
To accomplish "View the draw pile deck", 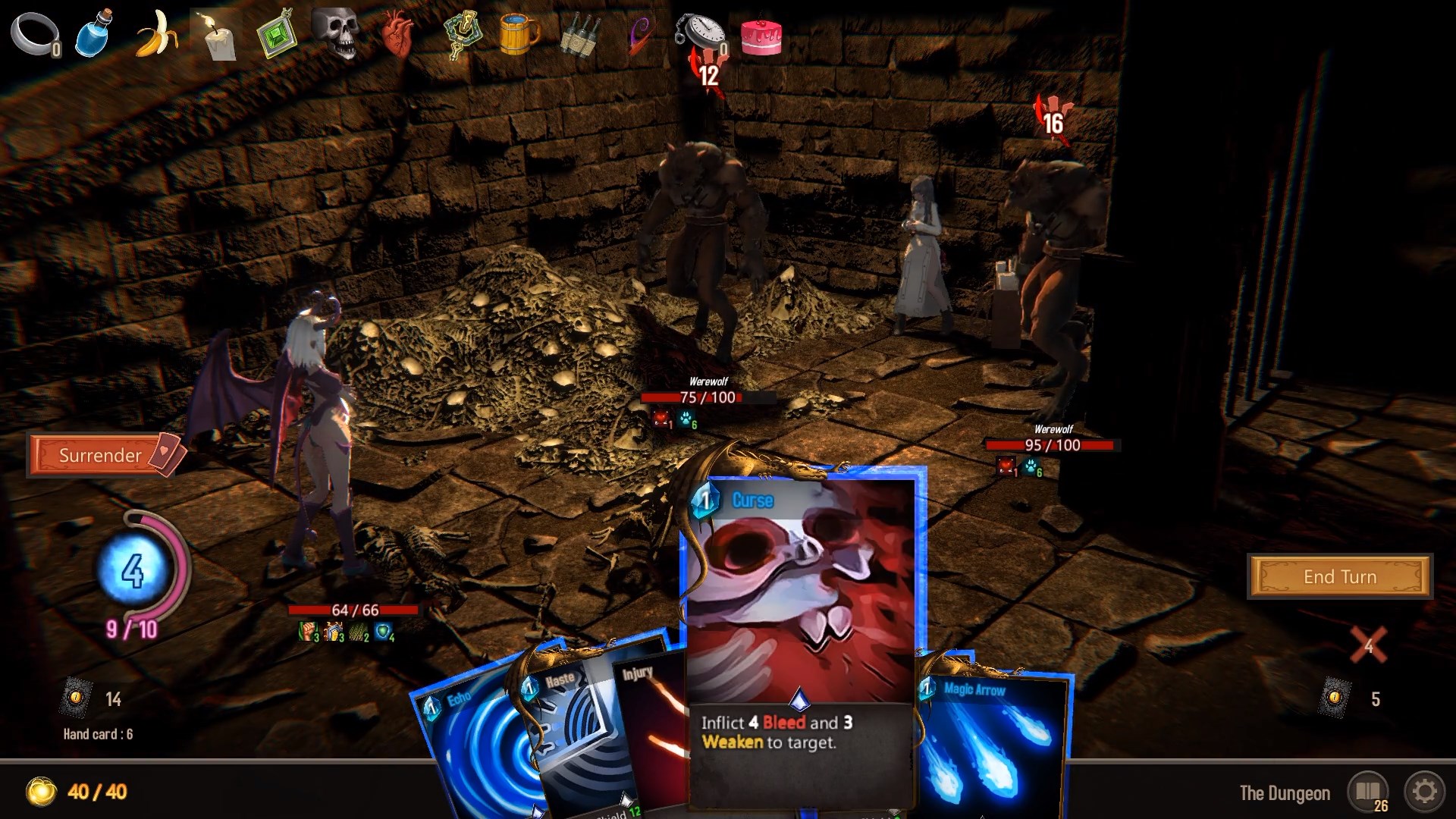I will point(76,698).
